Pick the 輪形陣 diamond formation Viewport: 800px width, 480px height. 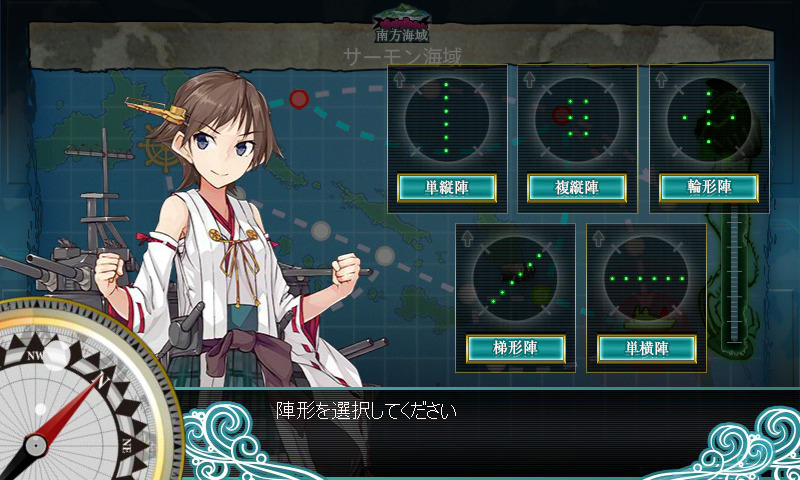tap(708, 187)
